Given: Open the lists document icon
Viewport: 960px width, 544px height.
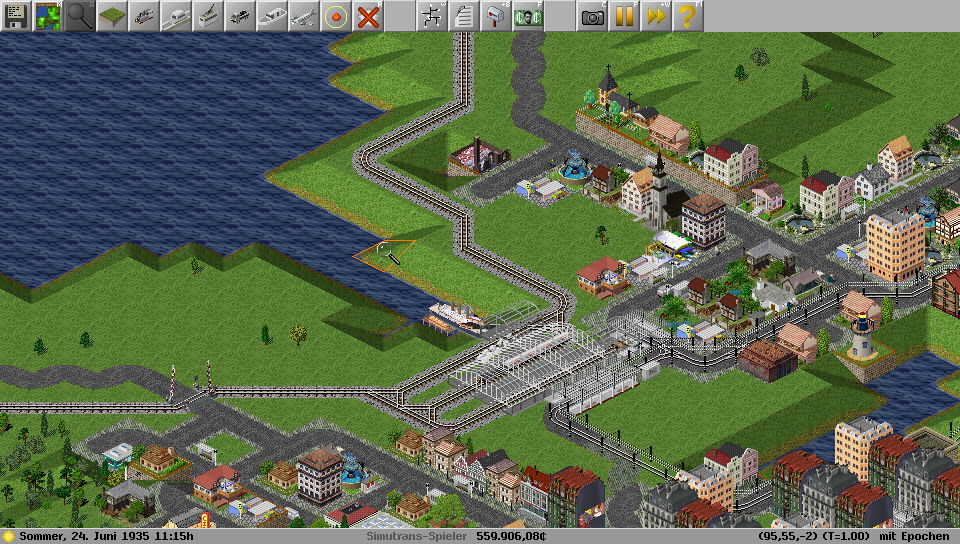Looking at the screenshot, I should tap(464, 16).
